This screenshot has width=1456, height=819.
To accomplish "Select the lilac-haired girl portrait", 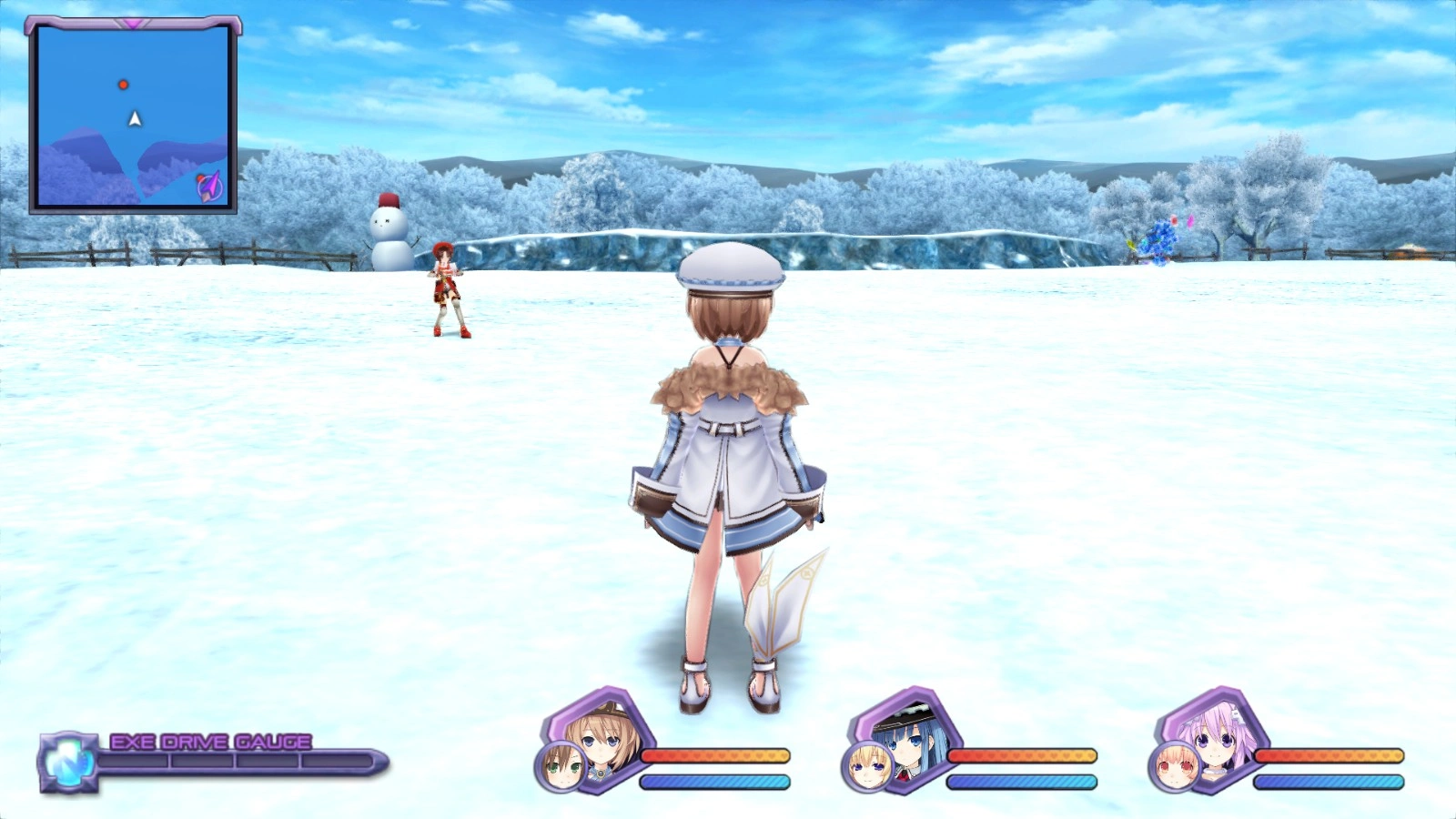I will (1216, 733).
